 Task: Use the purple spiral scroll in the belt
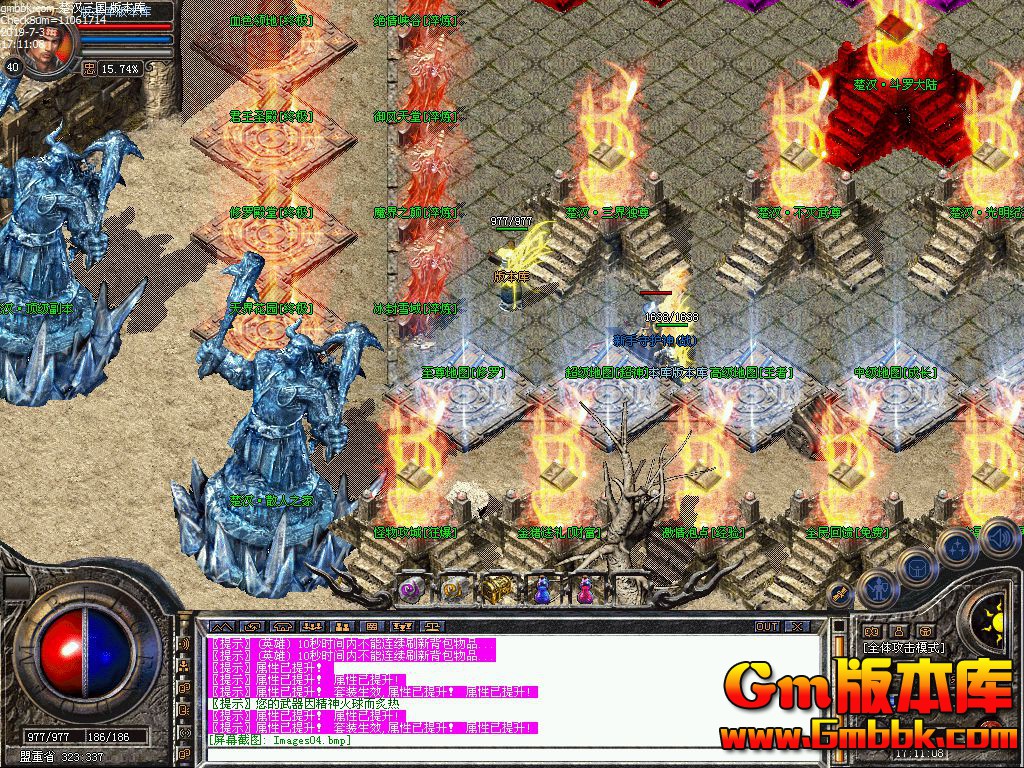point(412,589)
